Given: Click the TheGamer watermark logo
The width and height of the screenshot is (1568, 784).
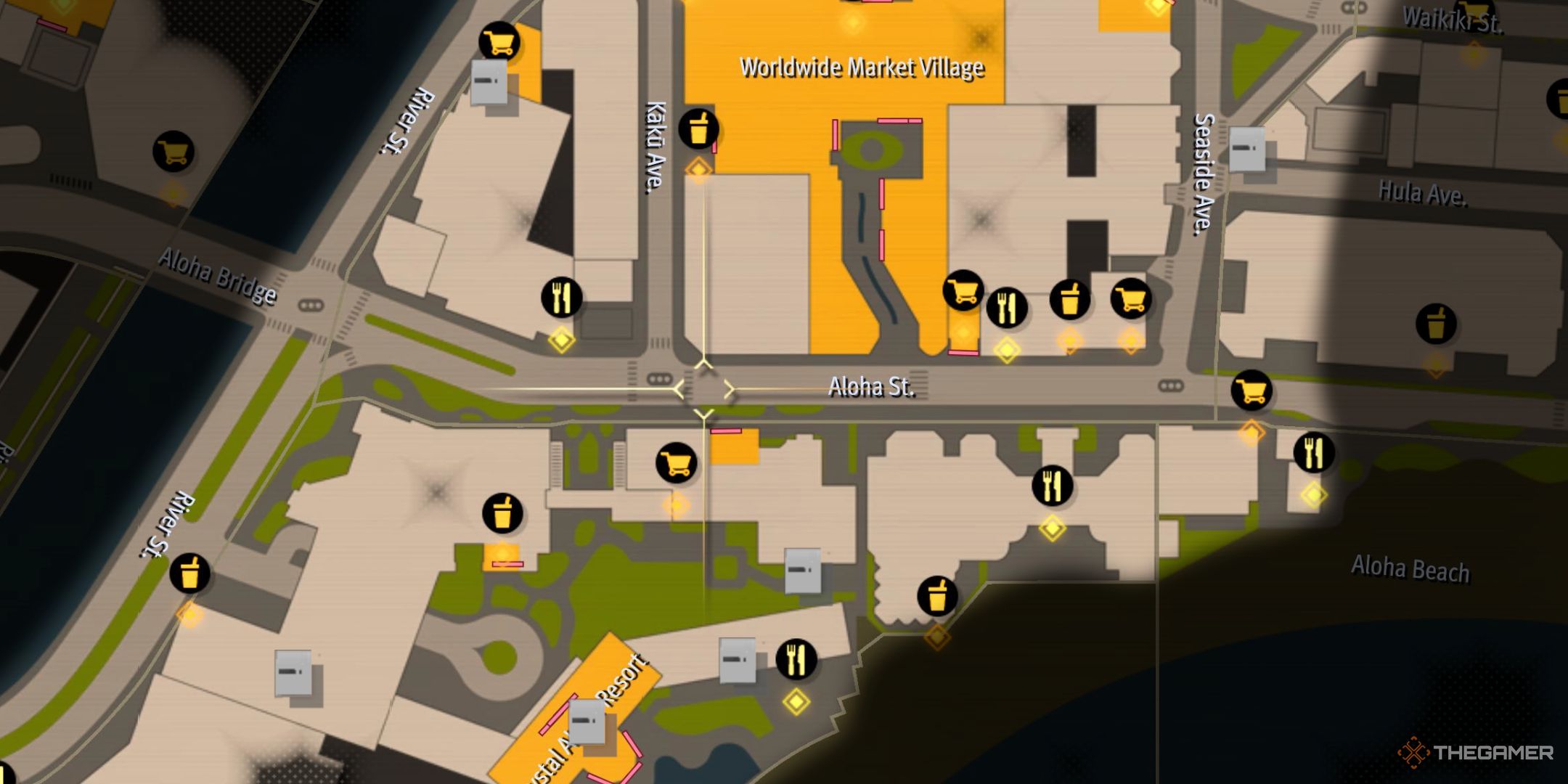Looking at the screenshot, I should click(1476, 753).
